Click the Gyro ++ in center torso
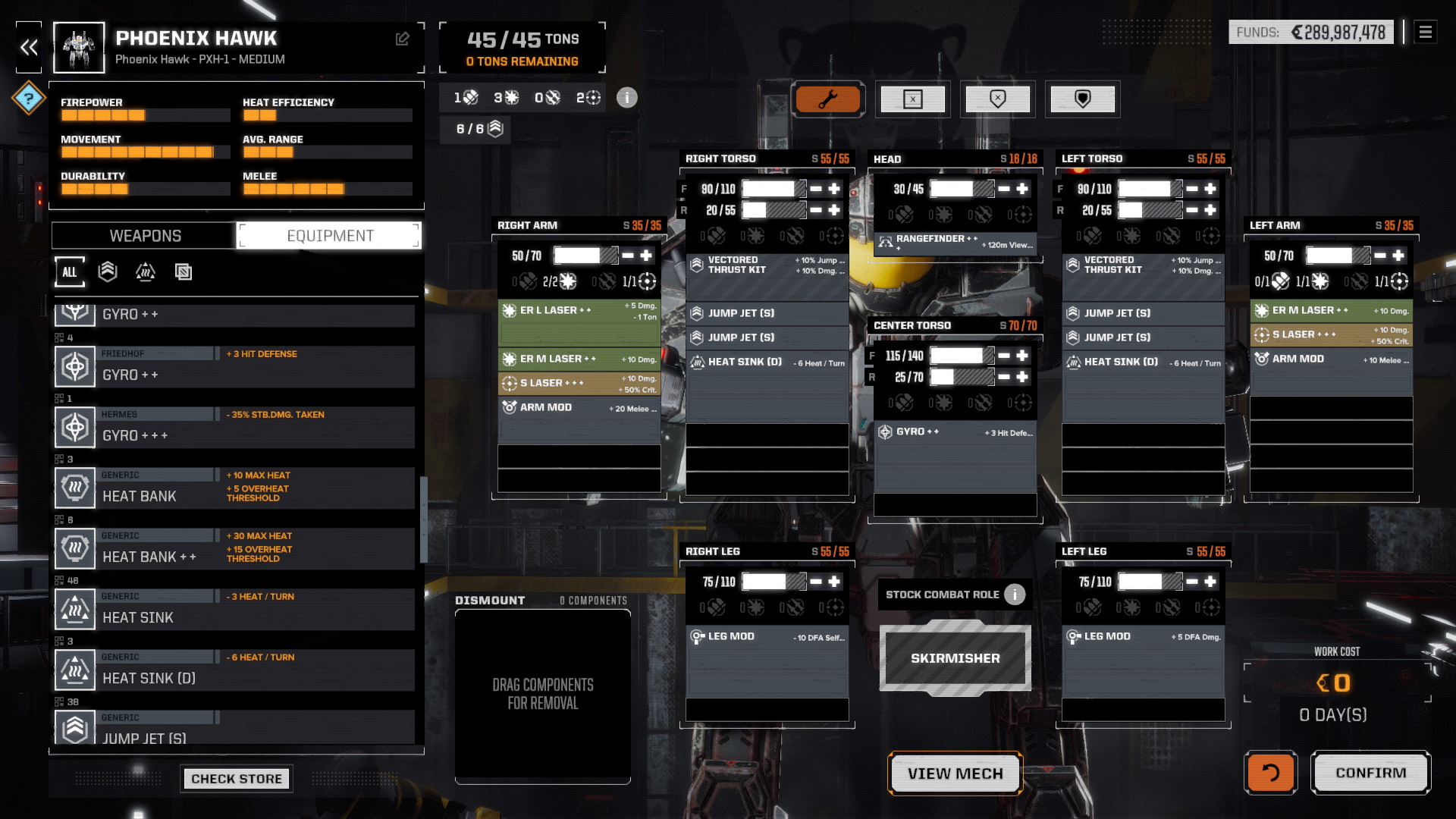1456x819 pixels. click(955, 432)
